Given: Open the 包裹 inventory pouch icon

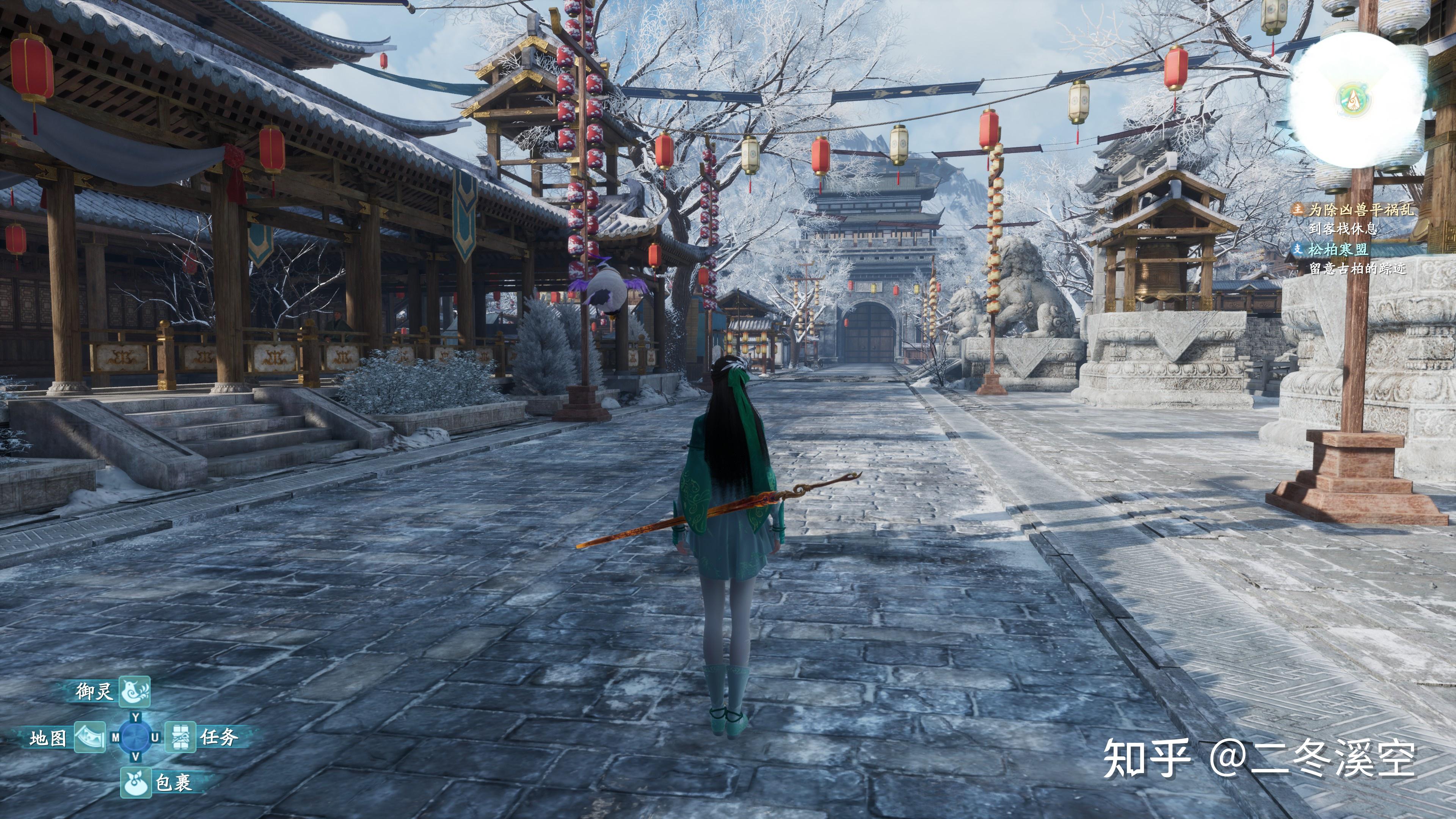Looking at the screenshot, I should (x=136, y=782).
